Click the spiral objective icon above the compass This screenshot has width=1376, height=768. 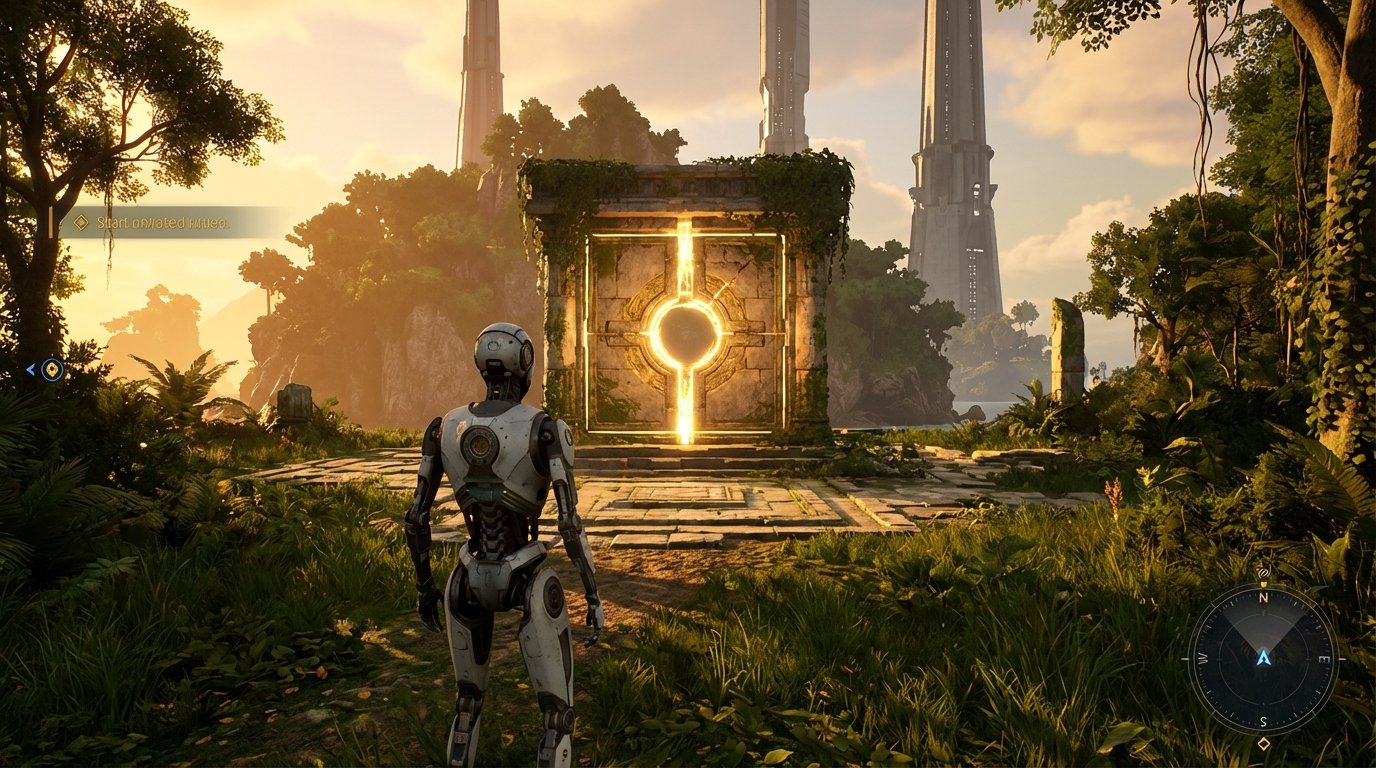1263,572
